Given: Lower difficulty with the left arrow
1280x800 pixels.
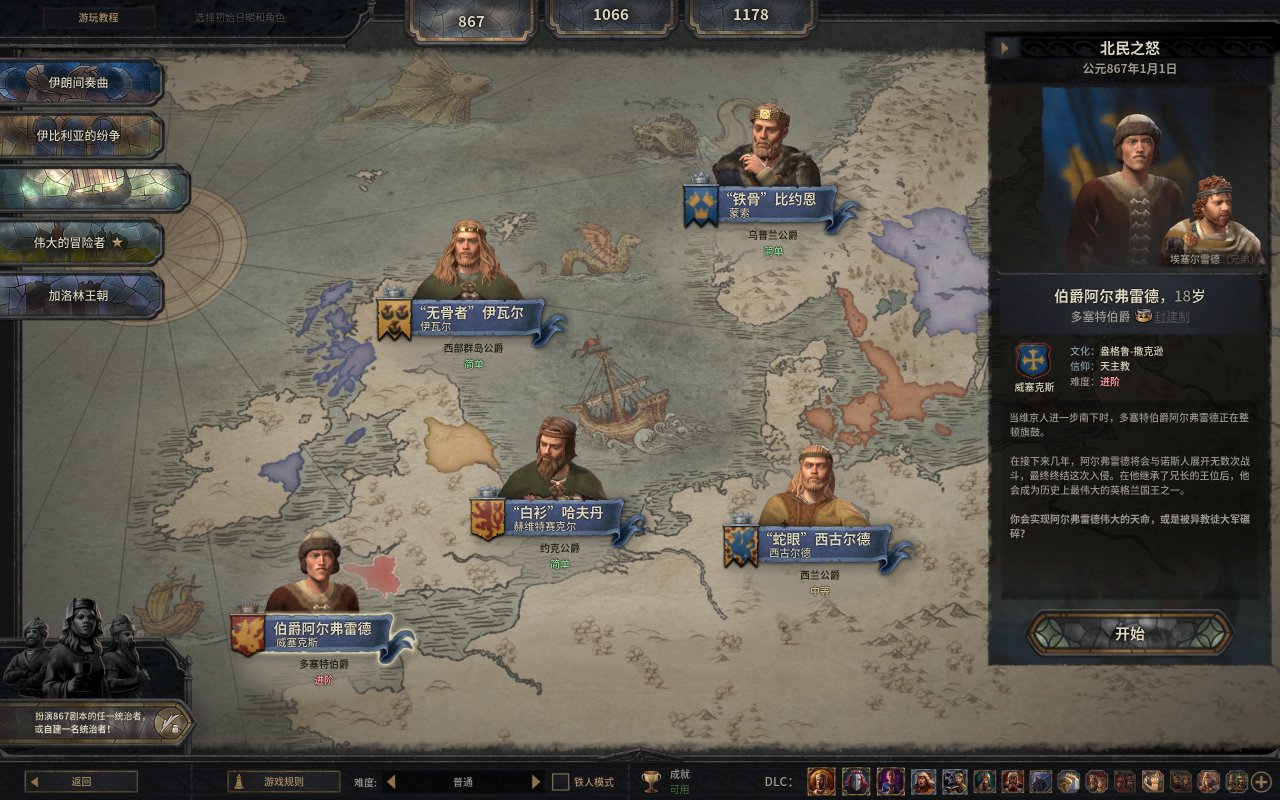Looking at the screenshot, I should coord(390,782).
